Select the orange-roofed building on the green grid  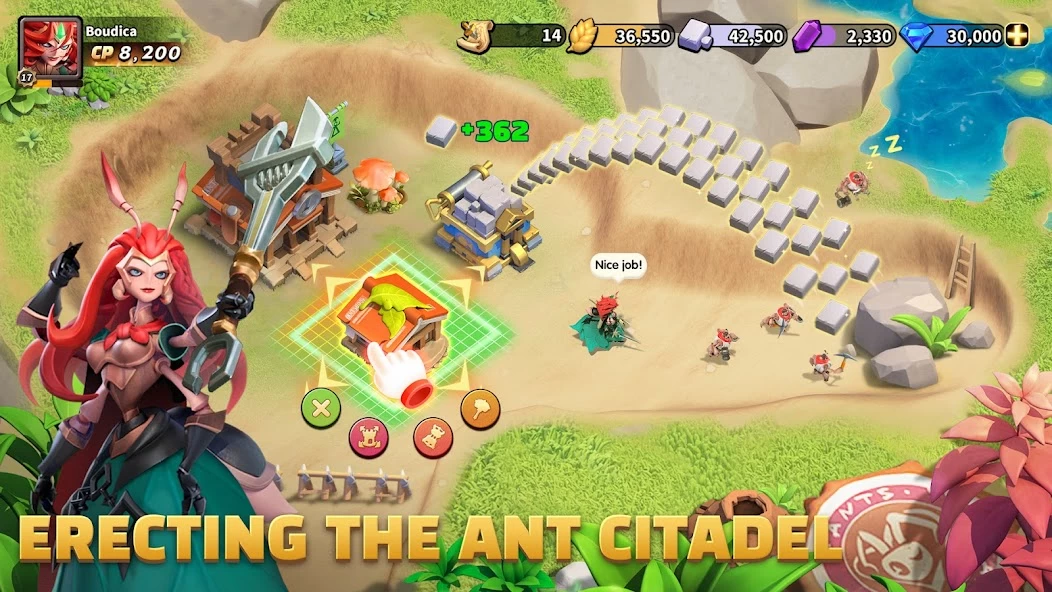(x=391, y=314)
